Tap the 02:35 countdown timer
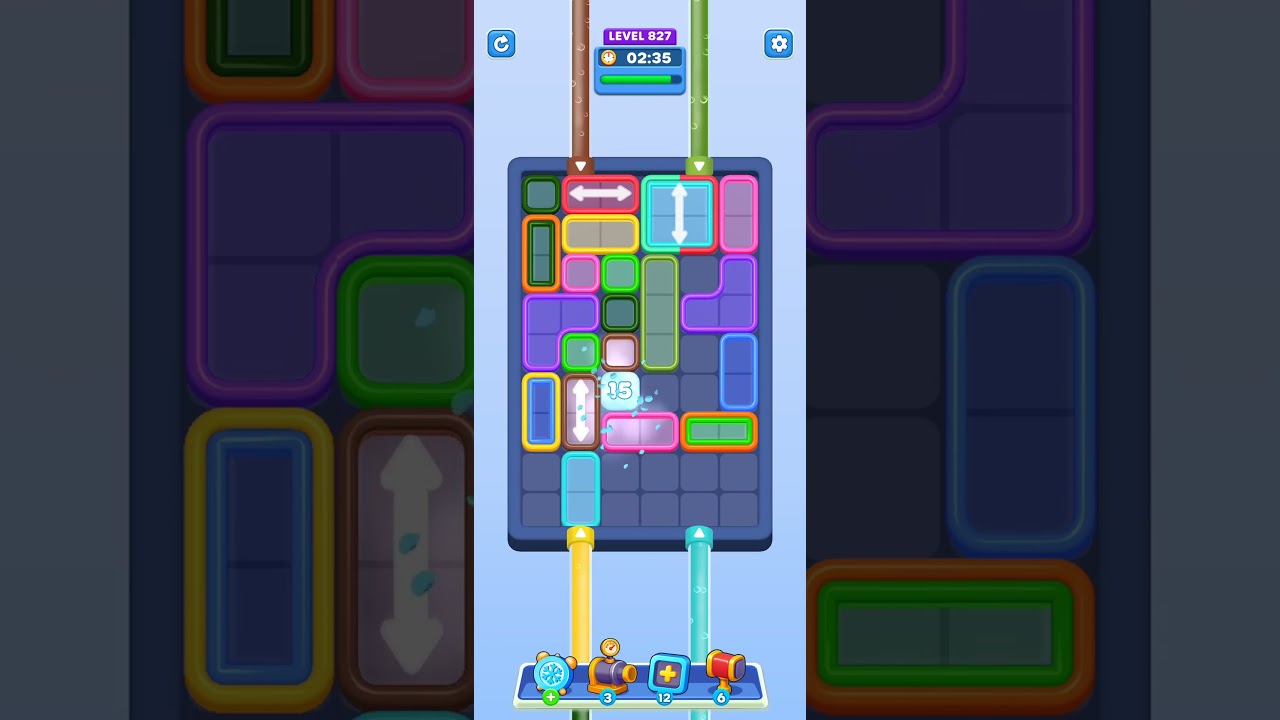1280x720 pixels. pyautogui.click(x=650, y=58)
